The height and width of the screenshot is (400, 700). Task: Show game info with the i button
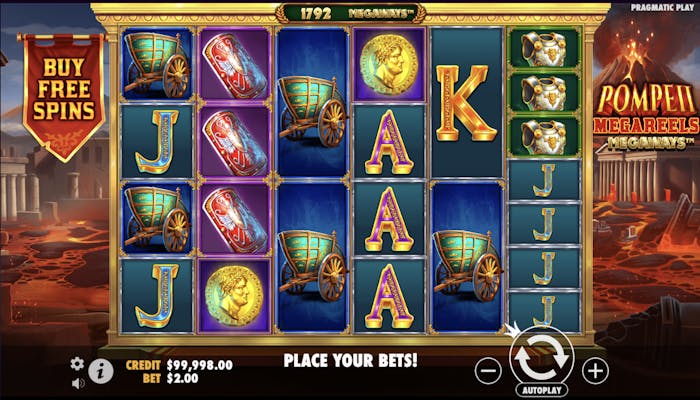[x=101, y=371]
